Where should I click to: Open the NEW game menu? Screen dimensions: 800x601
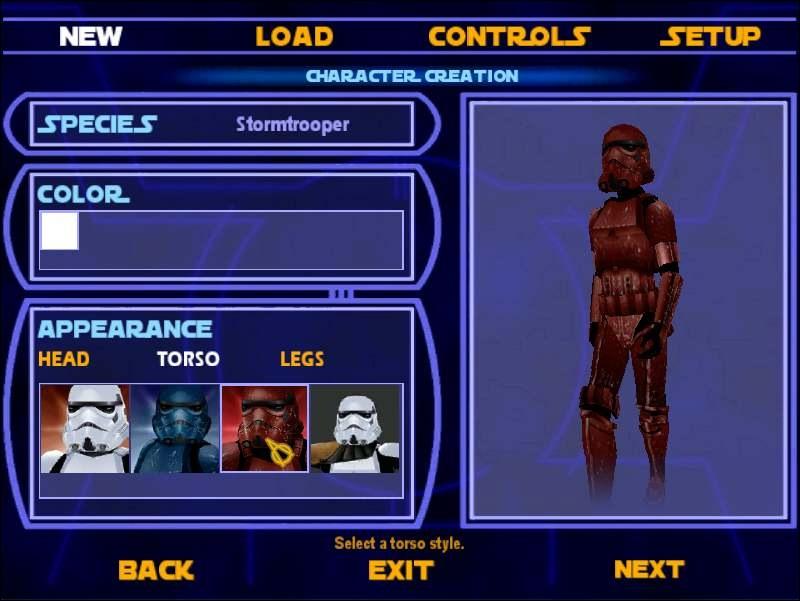coord(90,37)
